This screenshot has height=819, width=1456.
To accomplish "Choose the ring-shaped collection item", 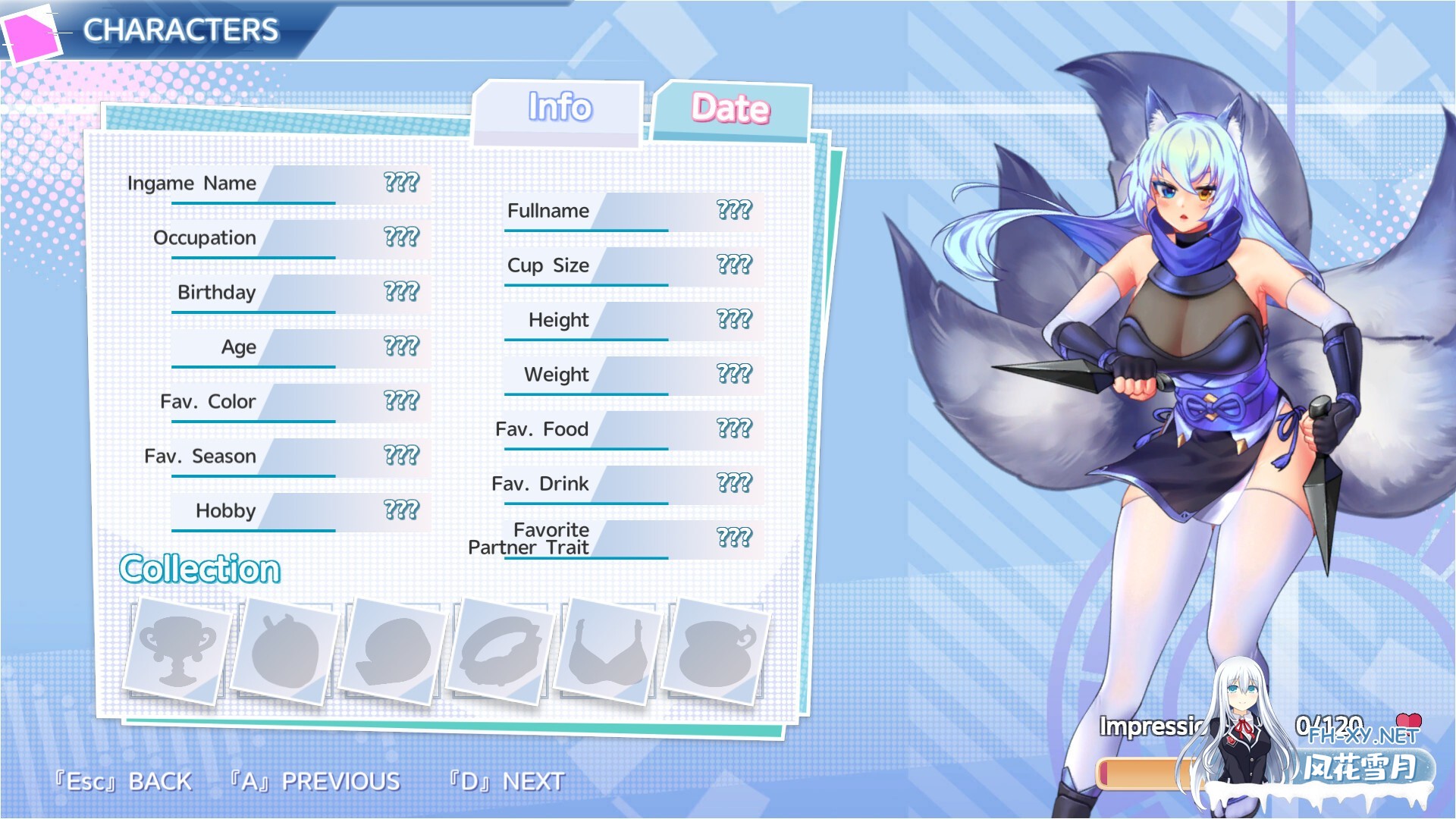I will click(500, 651).
